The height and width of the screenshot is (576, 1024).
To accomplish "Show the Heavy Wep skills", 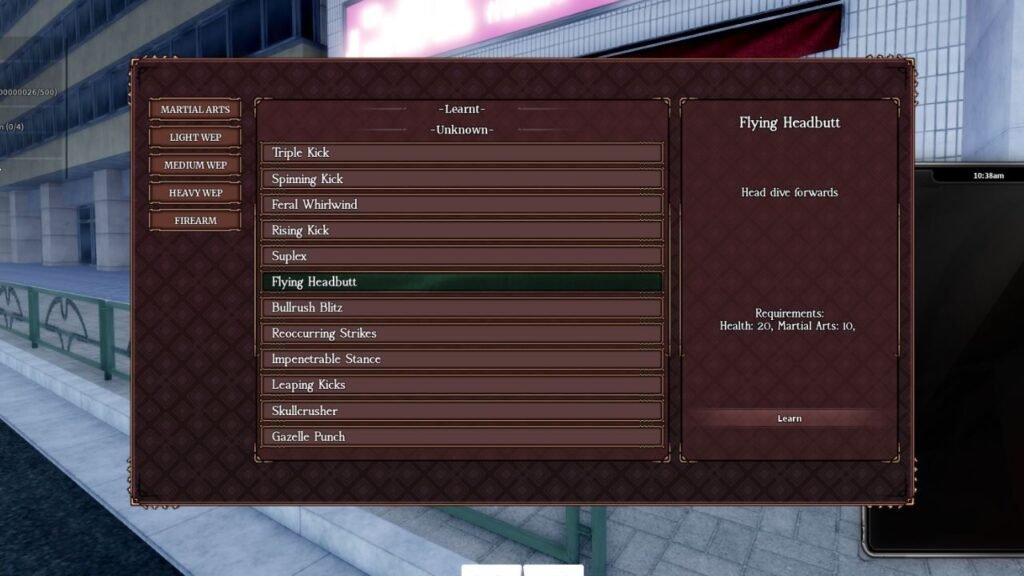I will pos(195,192).
